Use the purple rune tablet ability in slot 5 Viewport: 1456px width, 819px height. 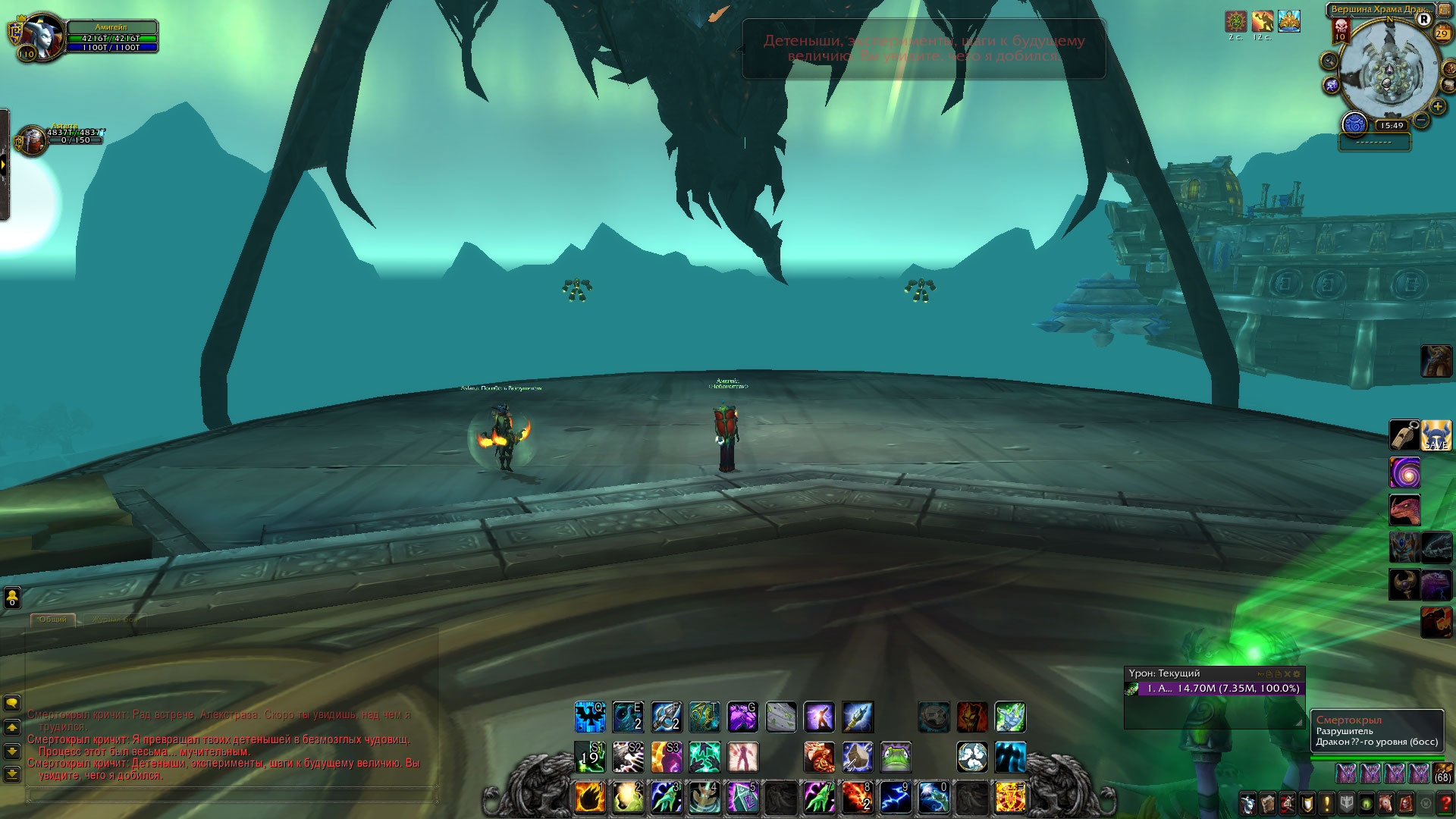point(742,798)
